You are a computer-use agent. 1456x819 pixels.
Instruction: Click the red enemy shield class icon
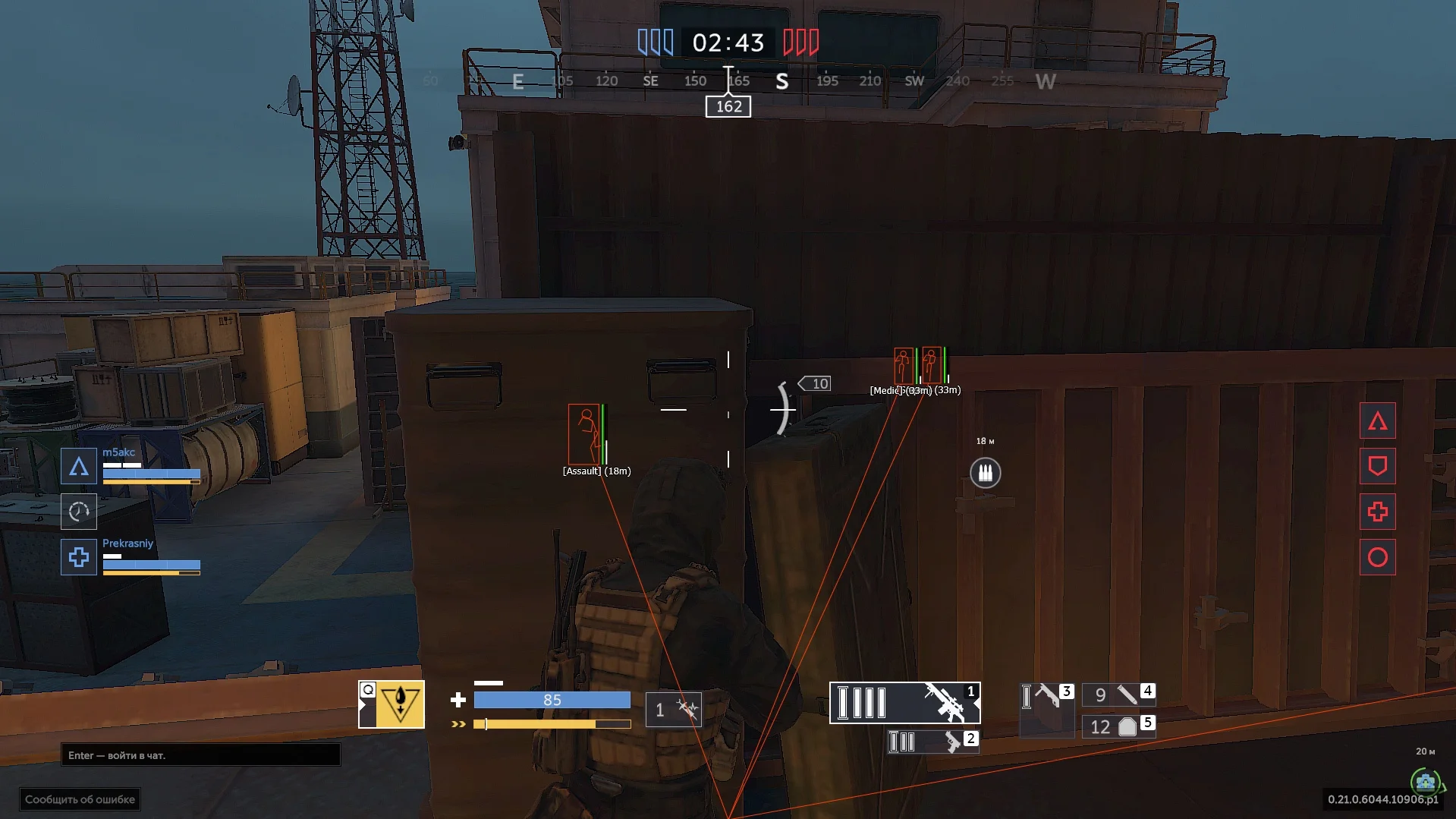[x=1377, y=466]
